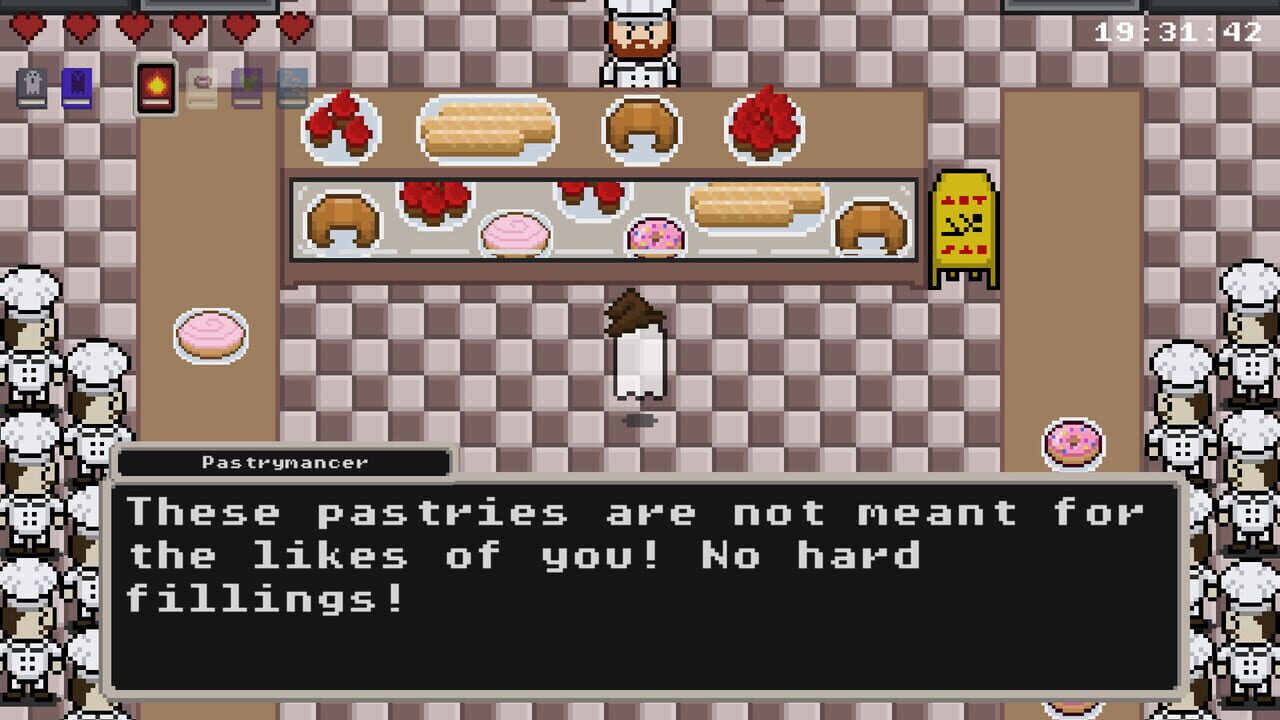The height and width of the screenshot is (720, 1280).
Task: Select the rightmost water spell book icon
Action: [290, 85]
